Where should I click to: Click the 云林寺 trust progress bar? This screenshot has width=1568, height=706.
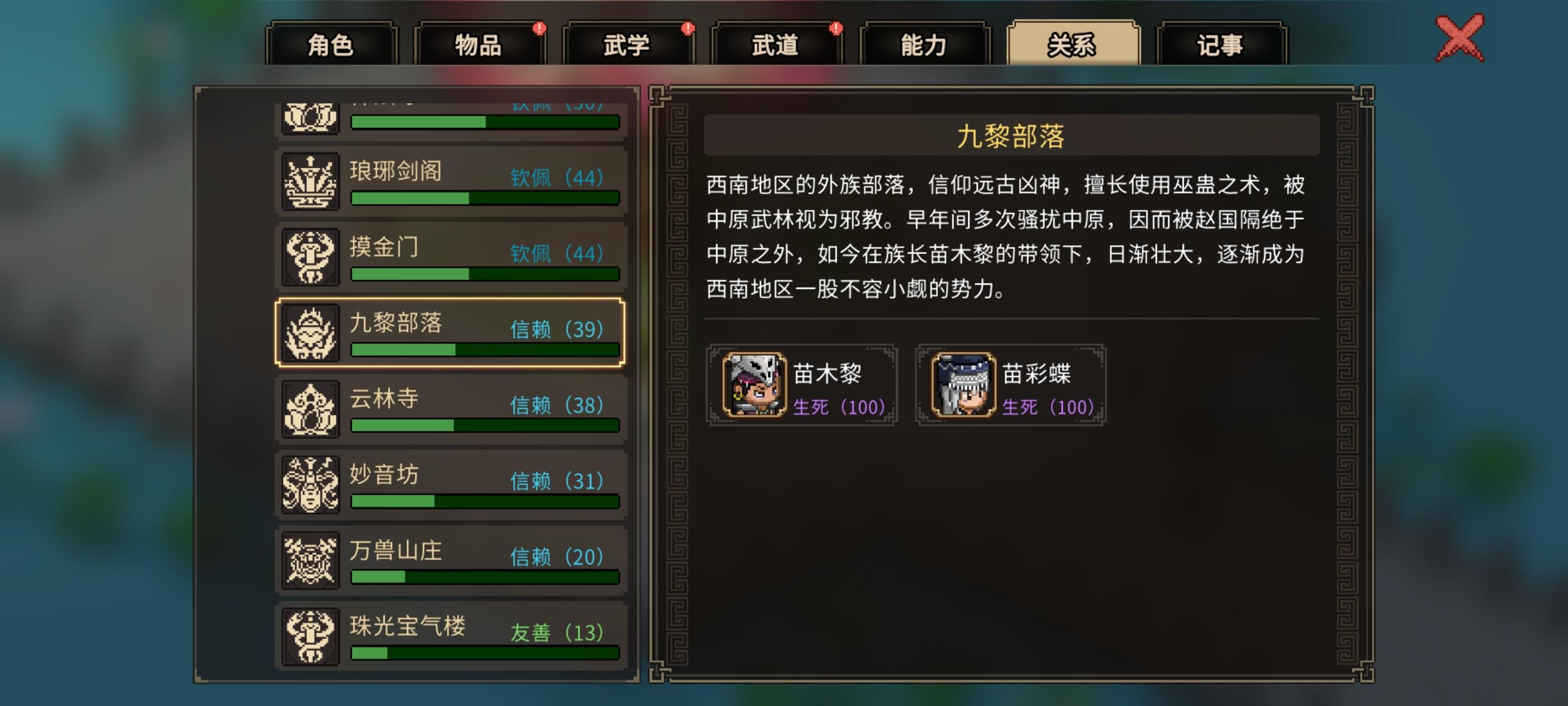tap(484, 425)
